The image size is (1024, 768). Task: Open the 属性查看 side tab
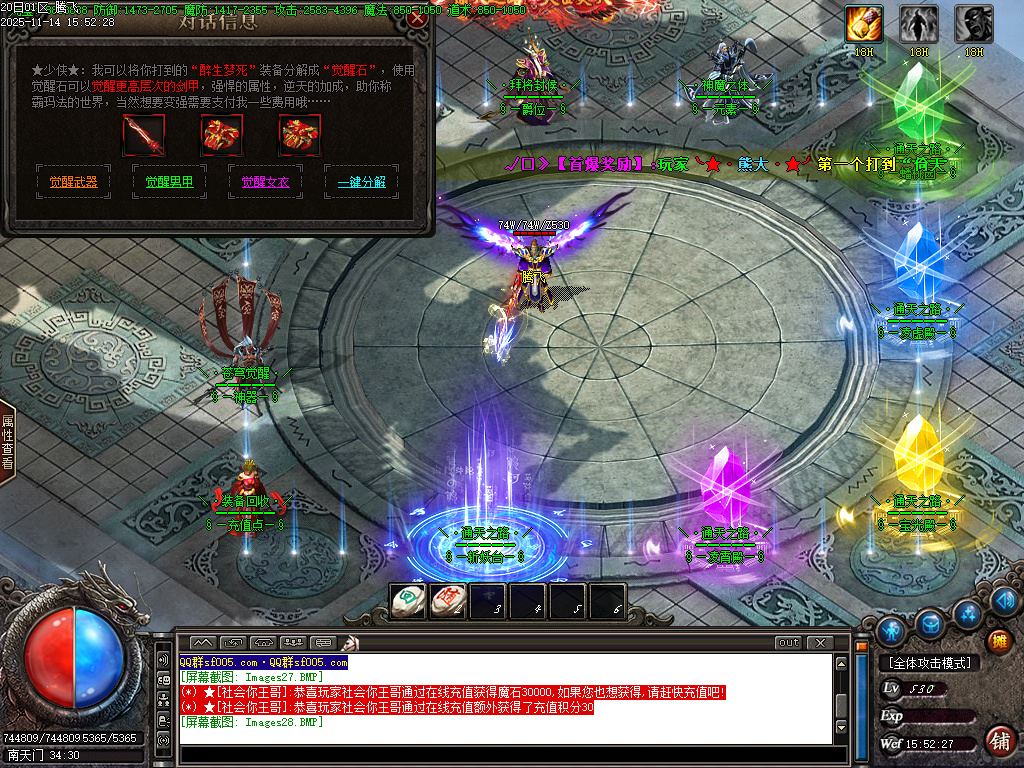tap(8, 443)
